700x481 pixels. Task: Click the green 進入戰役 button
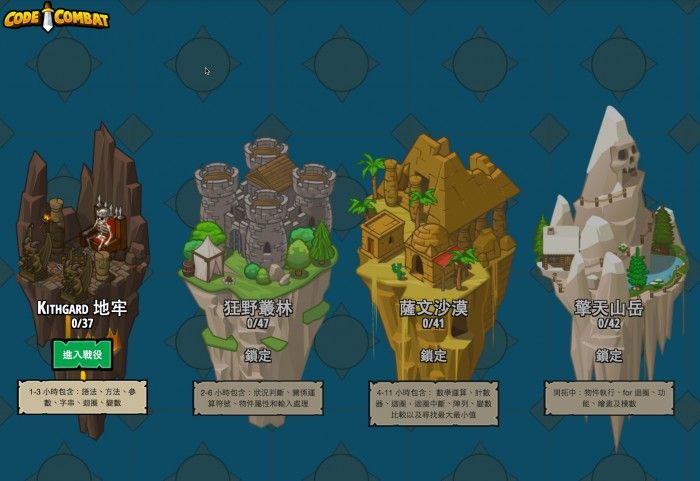click(82, 354)
